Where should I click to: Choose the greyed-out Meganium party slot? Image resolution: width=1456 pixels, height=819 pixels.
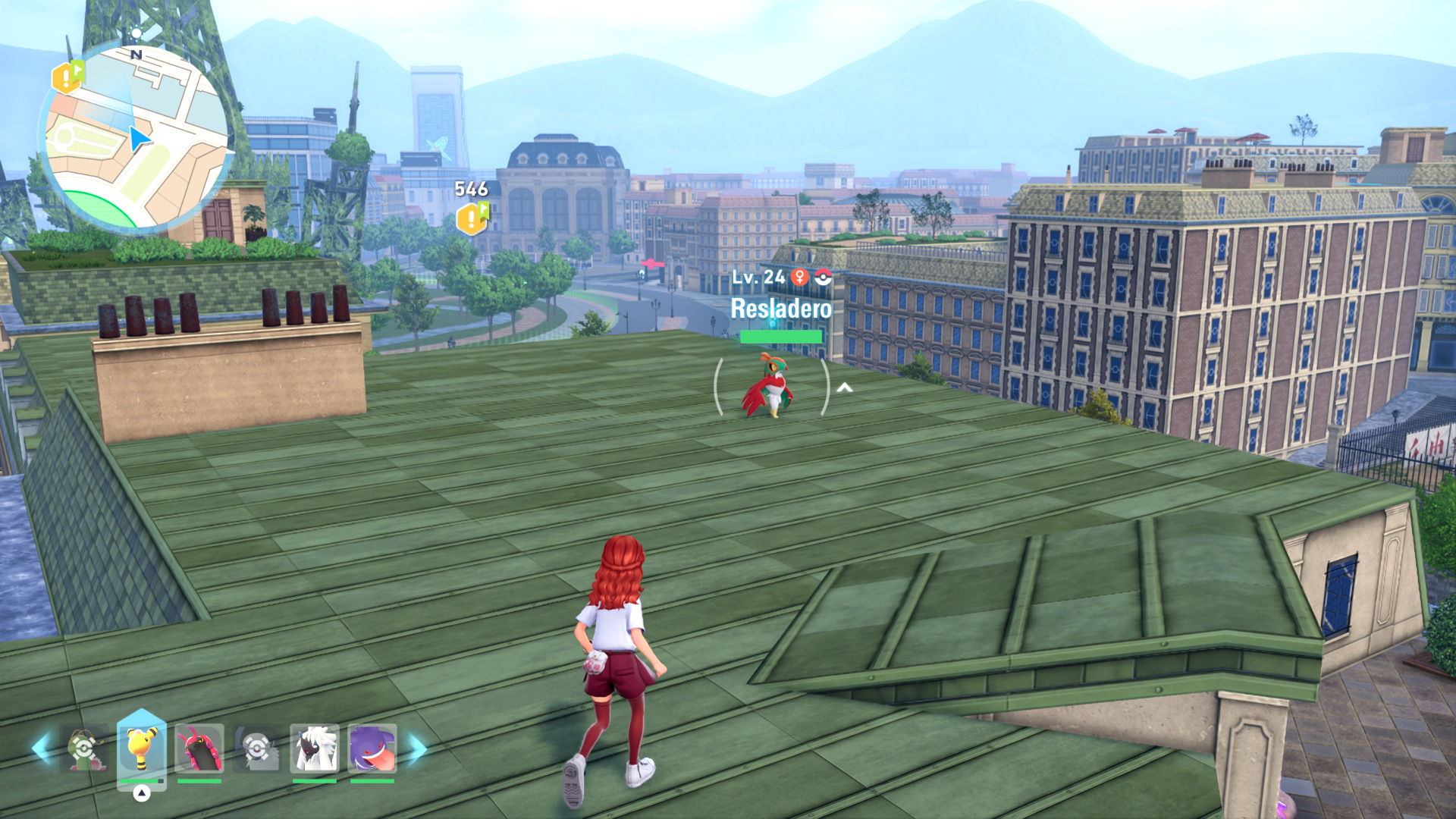click(84, 748)
